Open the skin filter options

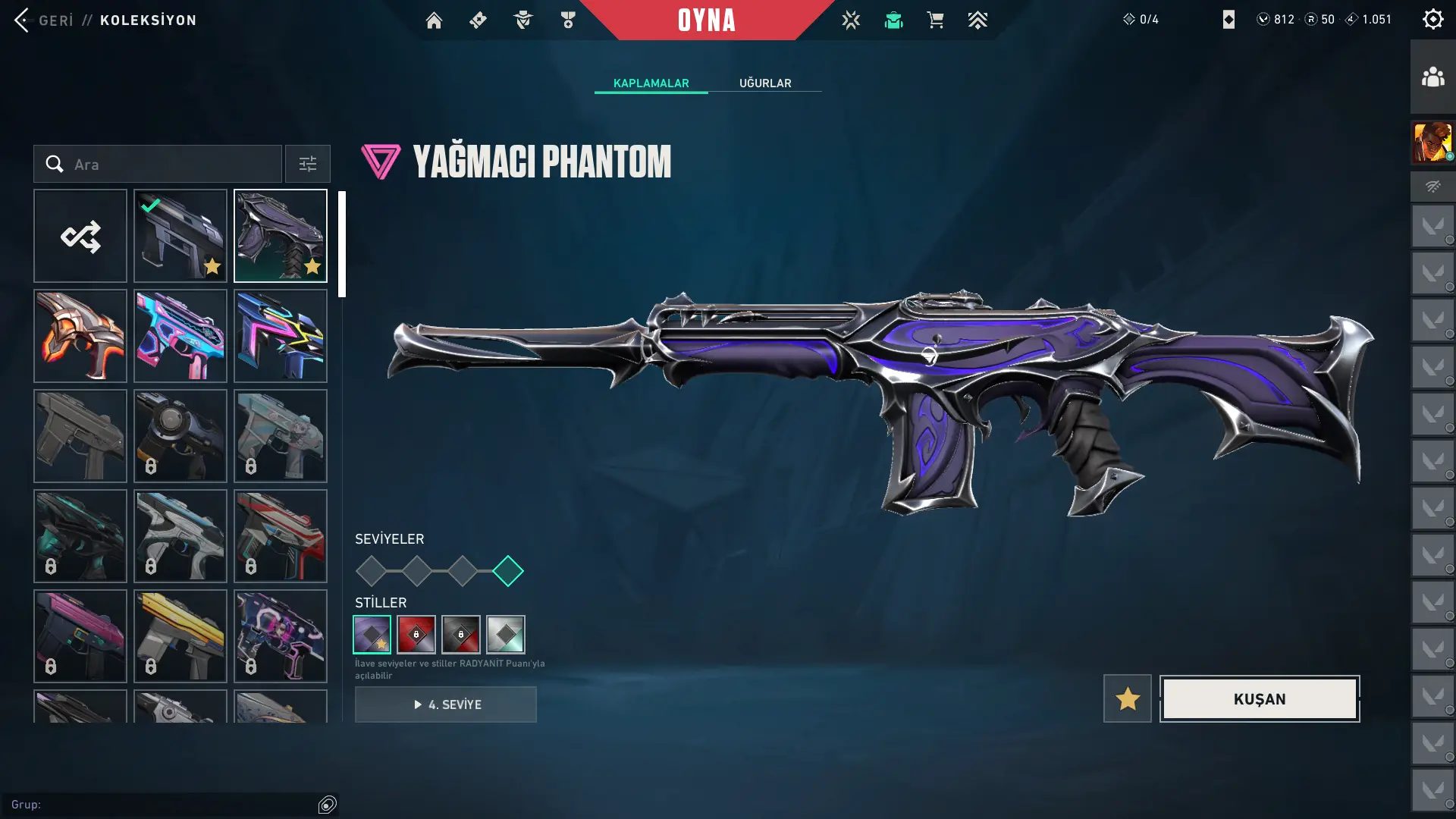coord(308,165)
